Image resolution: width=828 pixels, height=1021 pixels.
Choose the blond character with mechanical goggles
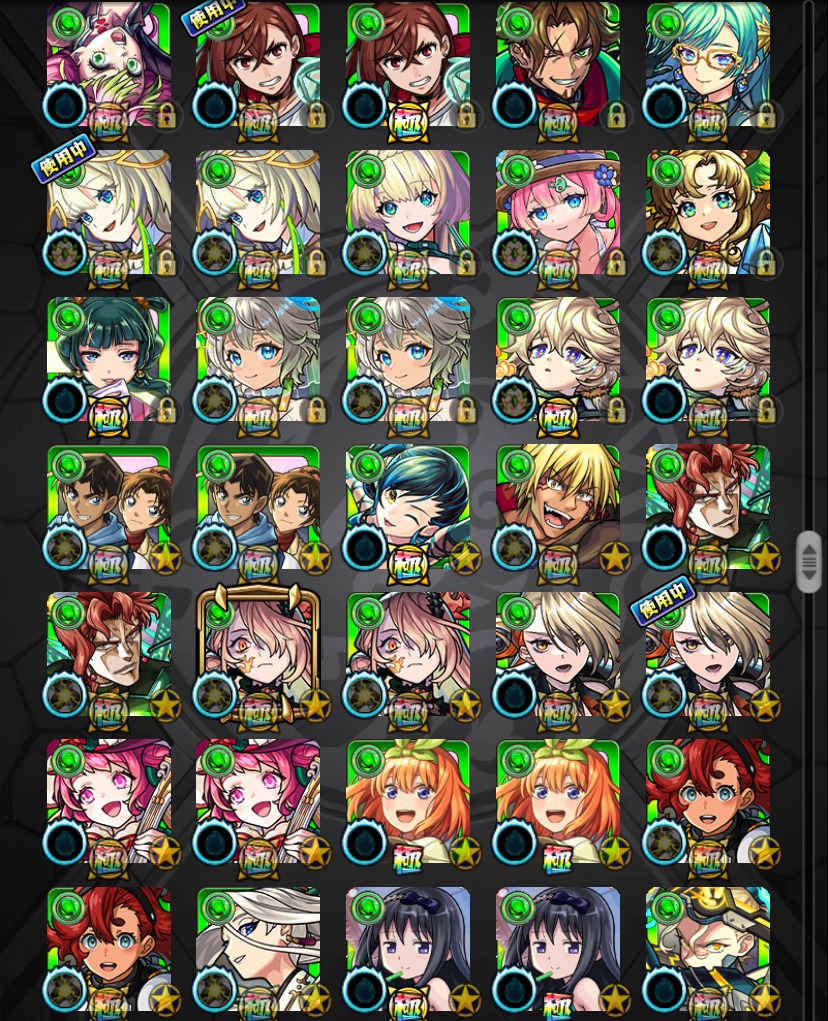(x=708, y=948)
